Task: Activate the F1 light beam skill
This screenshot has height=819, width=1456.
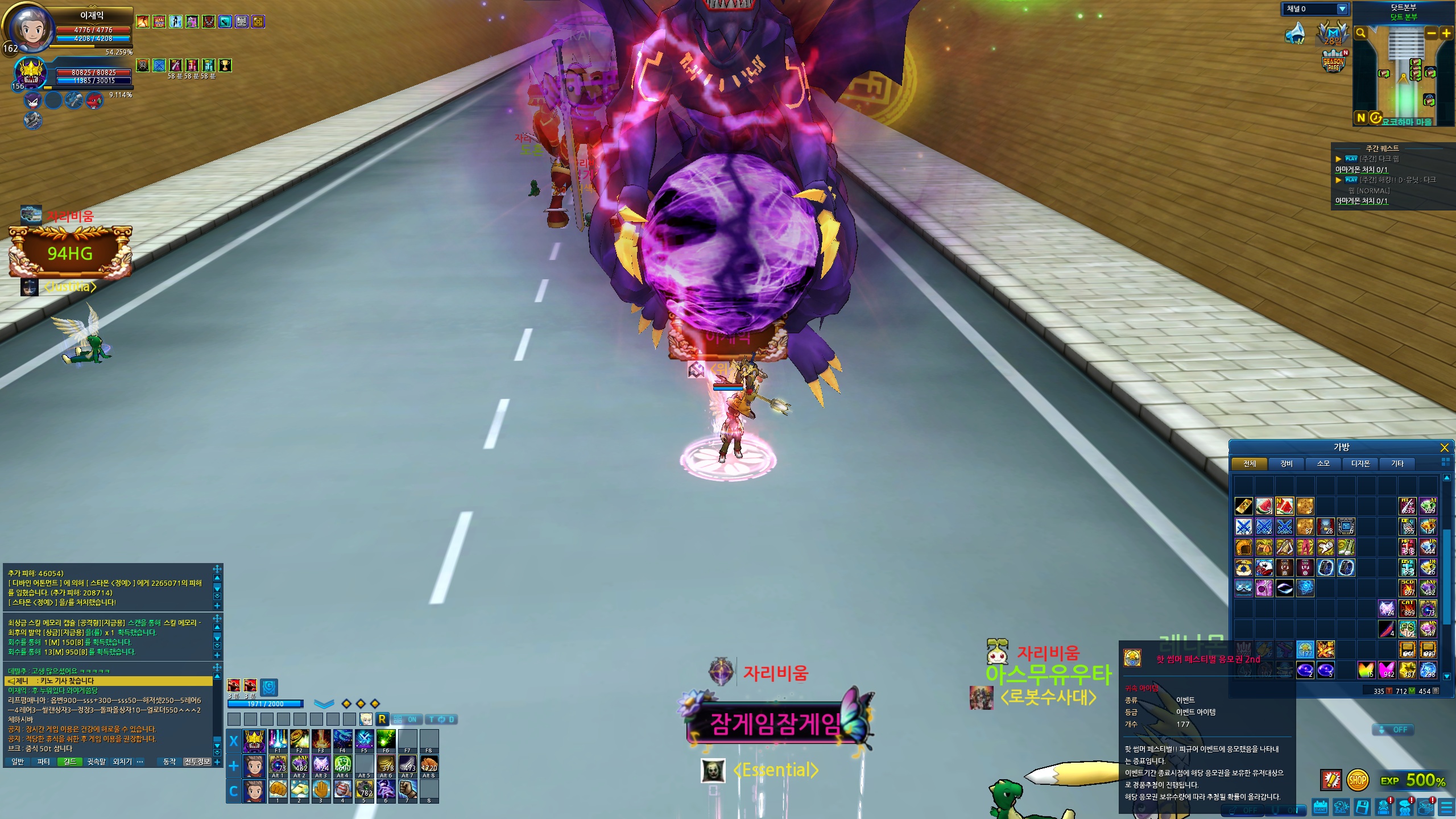Action: tap(278, 741)
